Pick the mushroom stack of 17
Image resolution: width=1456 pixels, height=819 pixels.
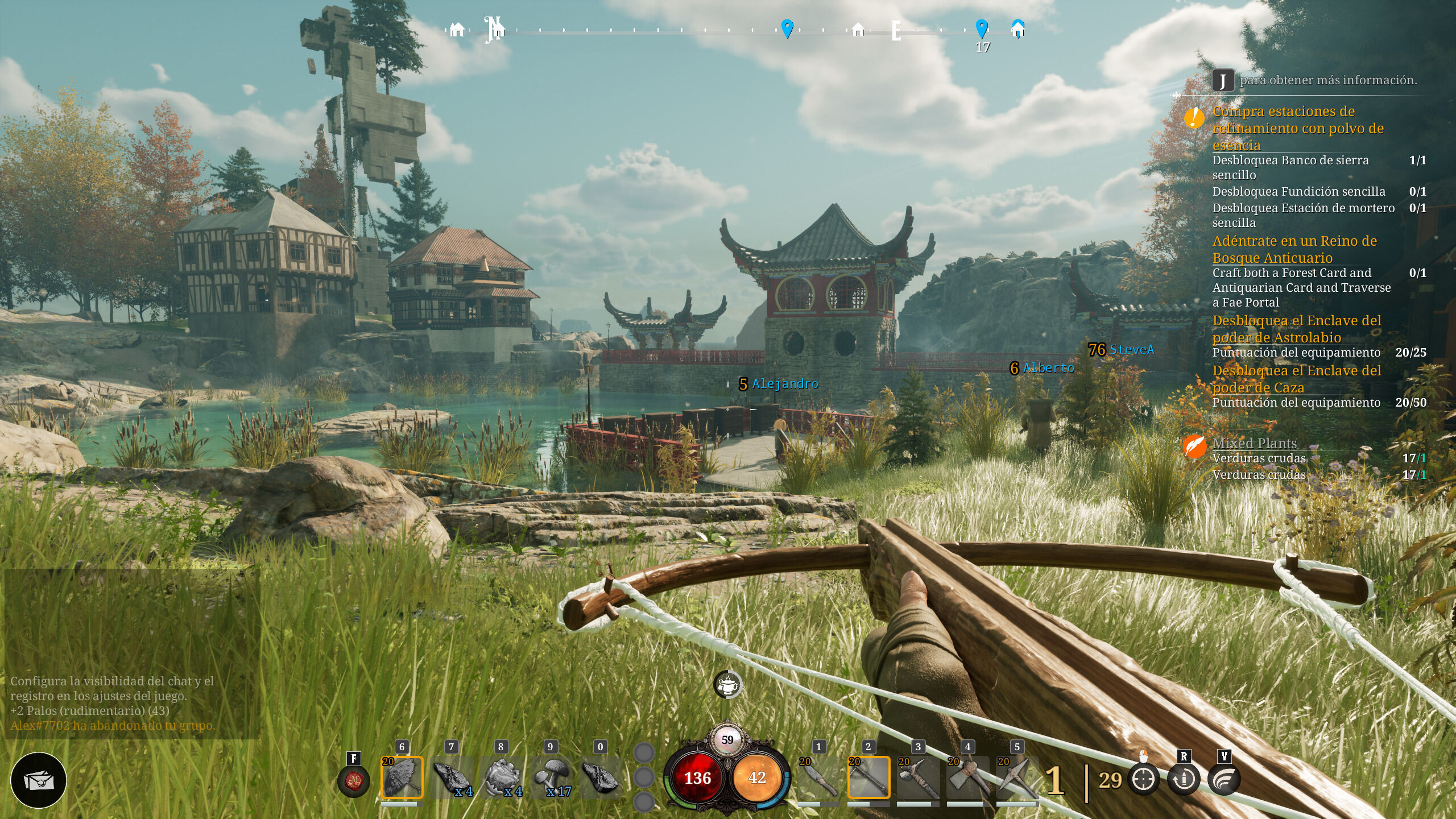551,777
